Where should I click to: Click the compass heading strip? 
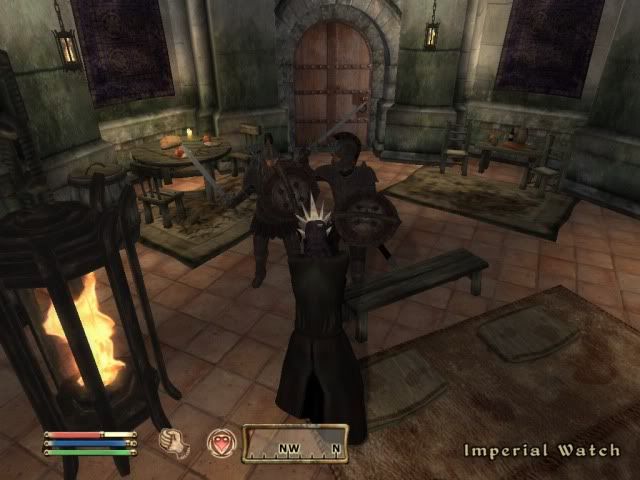point(296,443)
